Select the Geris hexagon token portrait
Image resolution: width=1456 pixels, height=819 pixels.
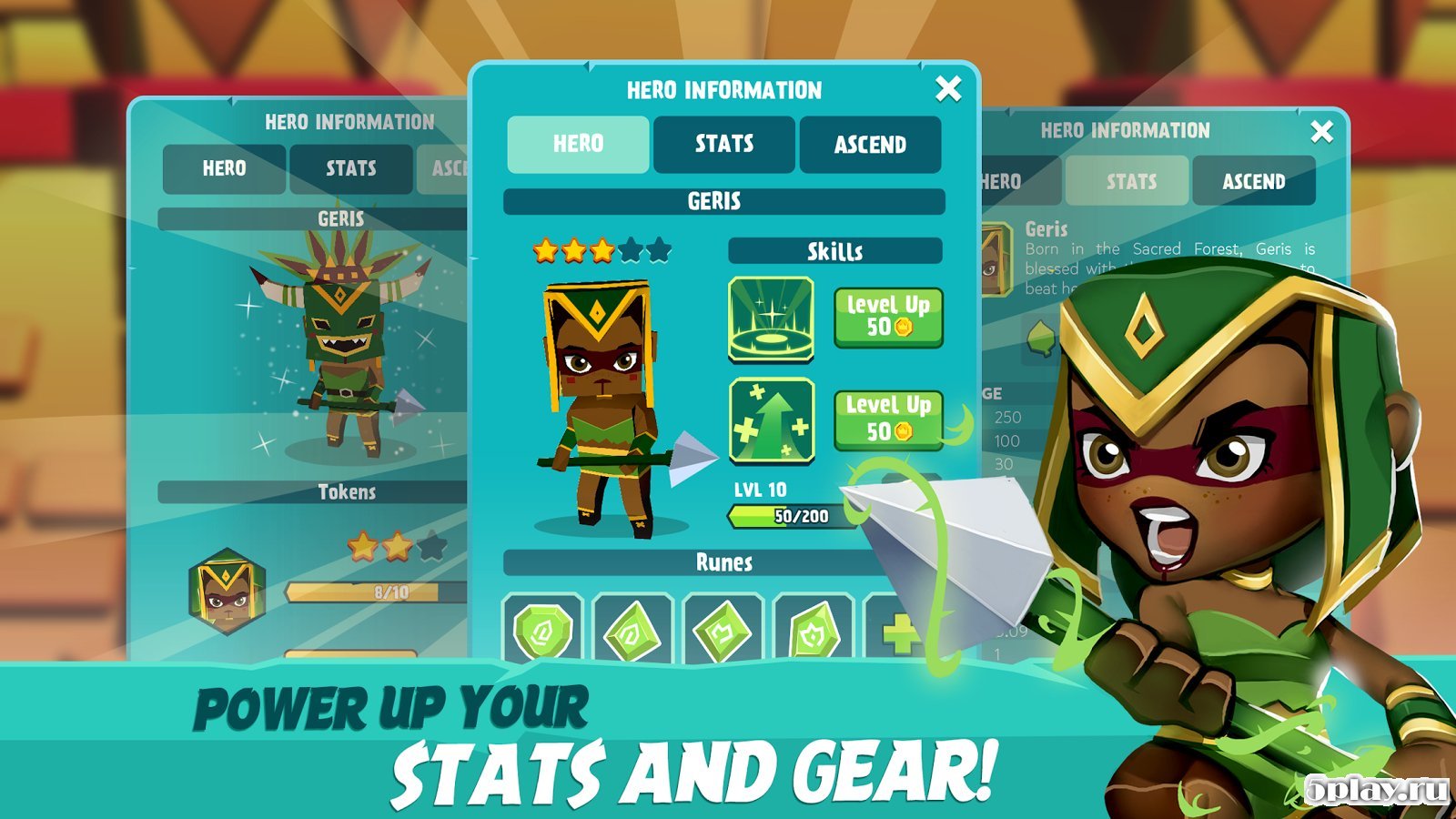227,590
